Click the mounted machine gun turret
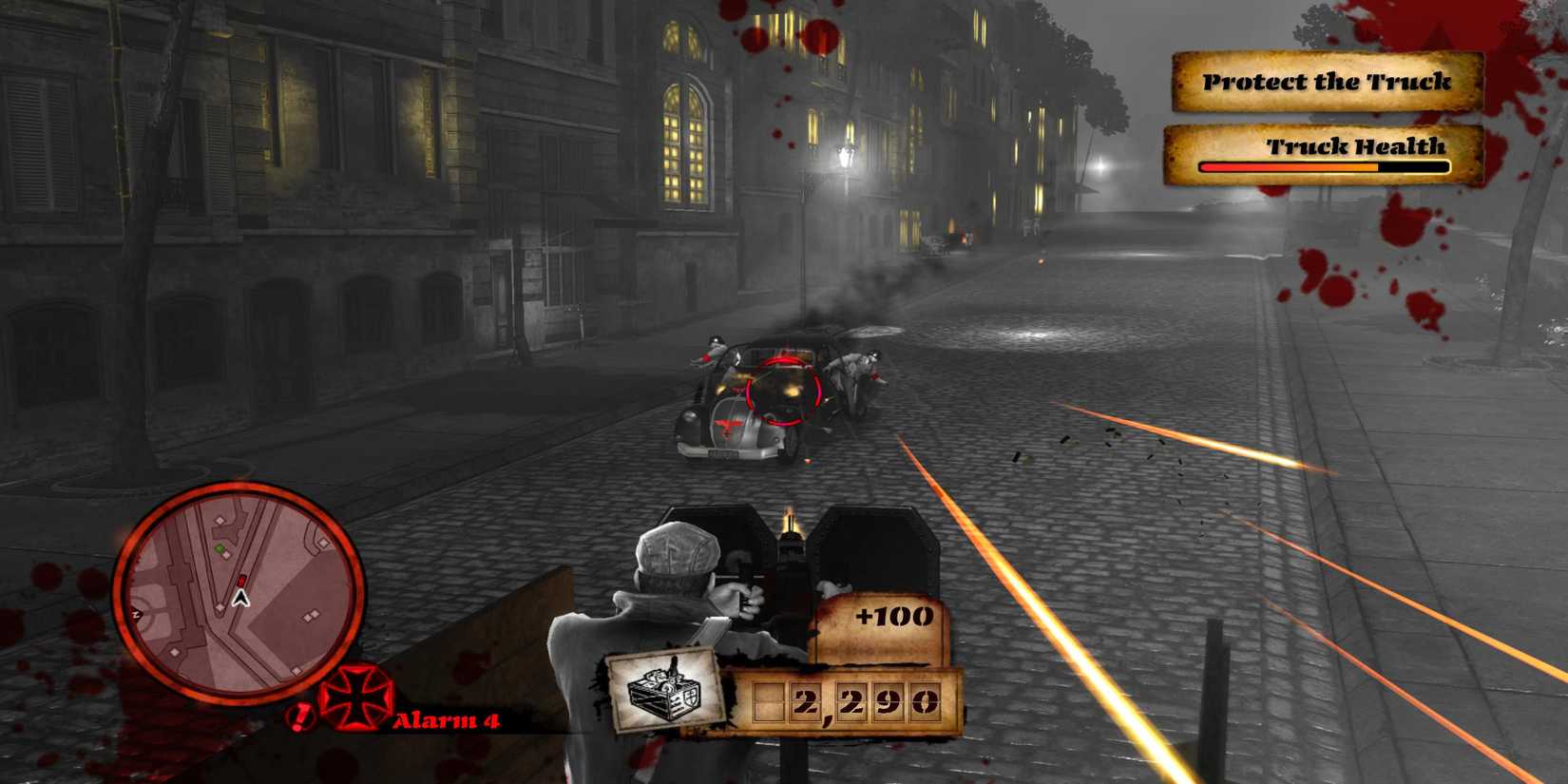 tap(792, 551)
